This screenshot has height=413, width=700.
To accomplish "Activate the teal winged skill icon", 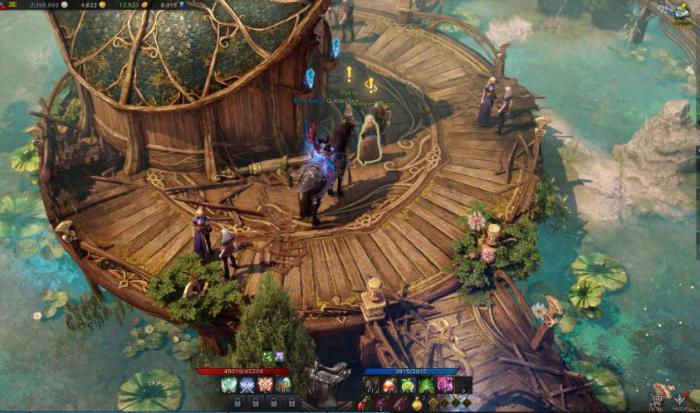I will pos(228,385).
